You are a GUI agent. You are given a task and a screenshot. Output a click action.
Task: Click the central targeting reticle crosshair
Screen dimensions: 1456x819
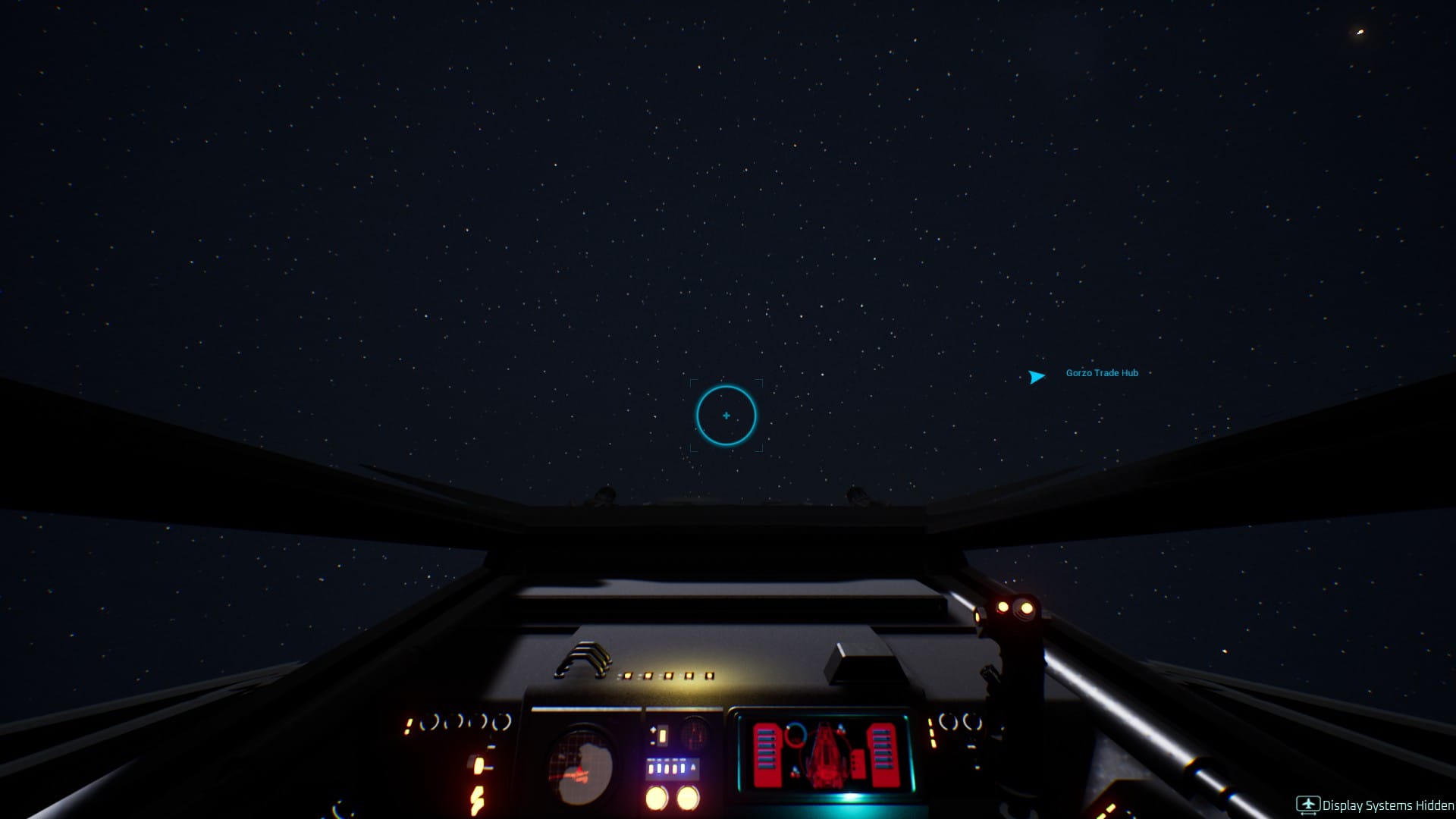coord(726,416)
